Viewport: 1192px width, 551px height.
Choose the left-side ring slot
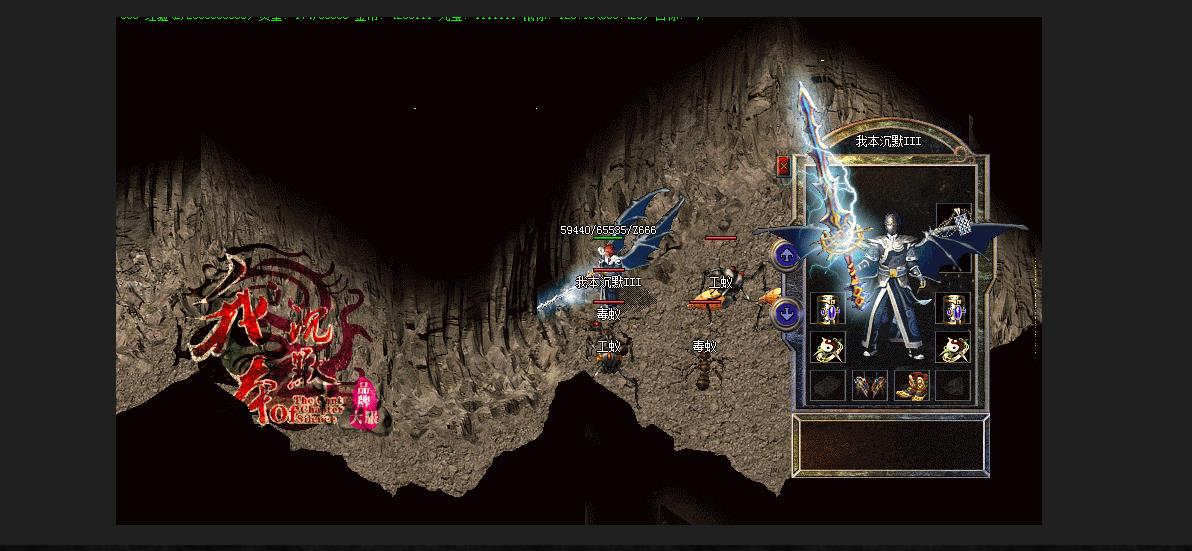(827, 347)
